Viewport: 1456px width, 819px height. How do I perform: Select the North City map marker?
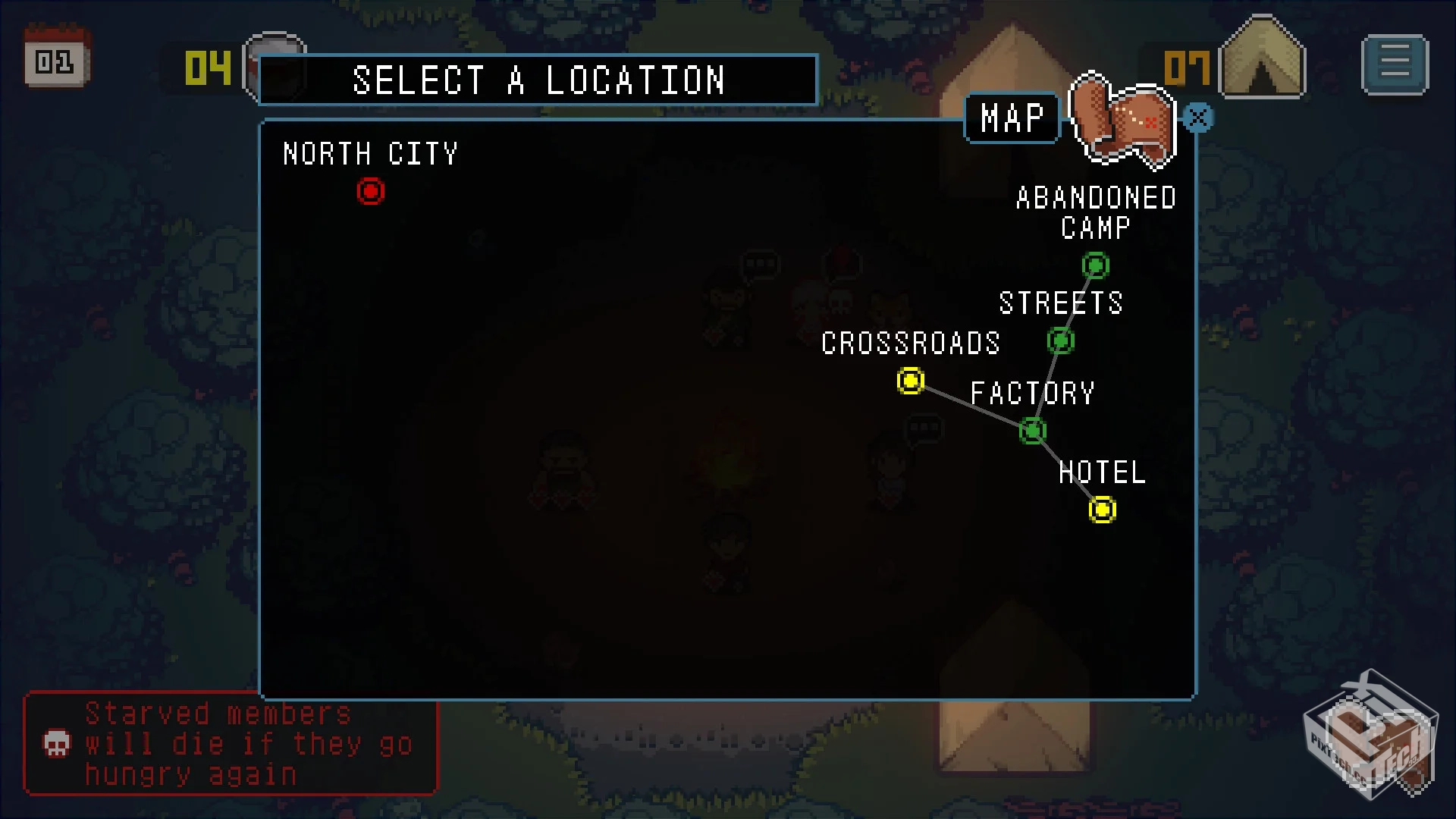point(371,191)
